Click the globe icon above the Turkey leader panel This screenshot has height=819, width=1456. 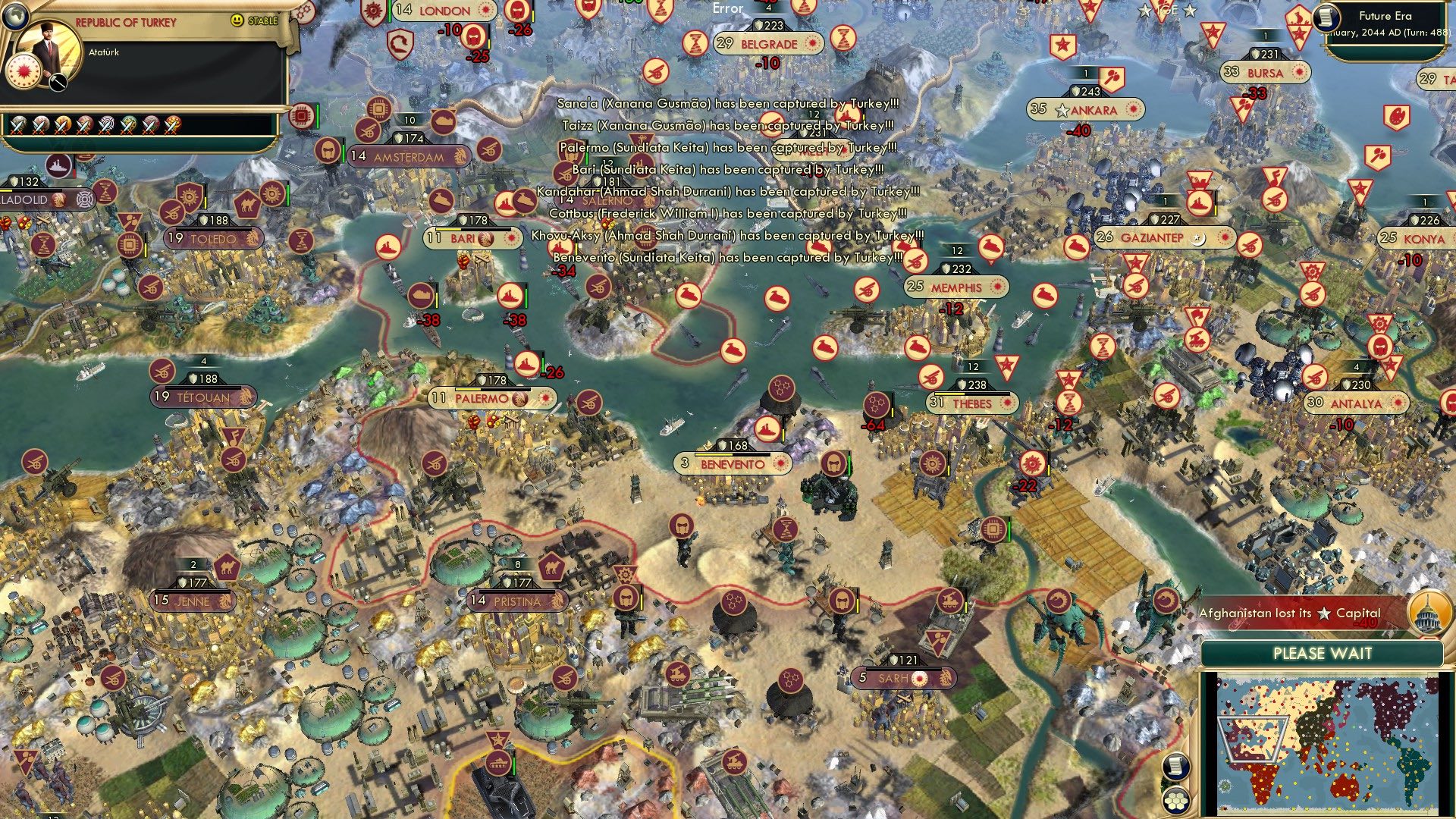click(x=14, y=14)
